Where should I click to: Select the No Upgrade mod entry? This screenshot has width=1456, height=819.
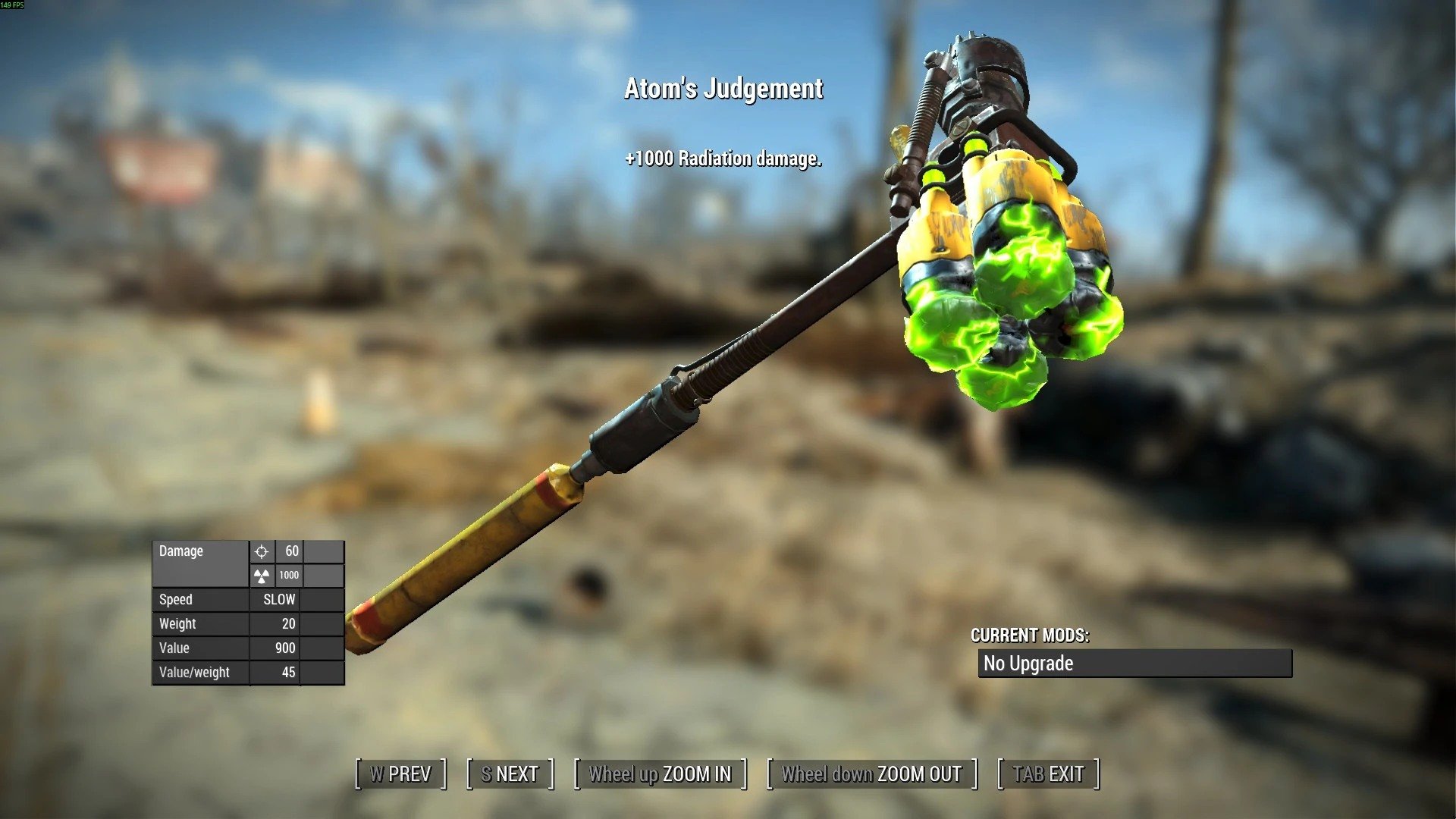coord(1134,664)
